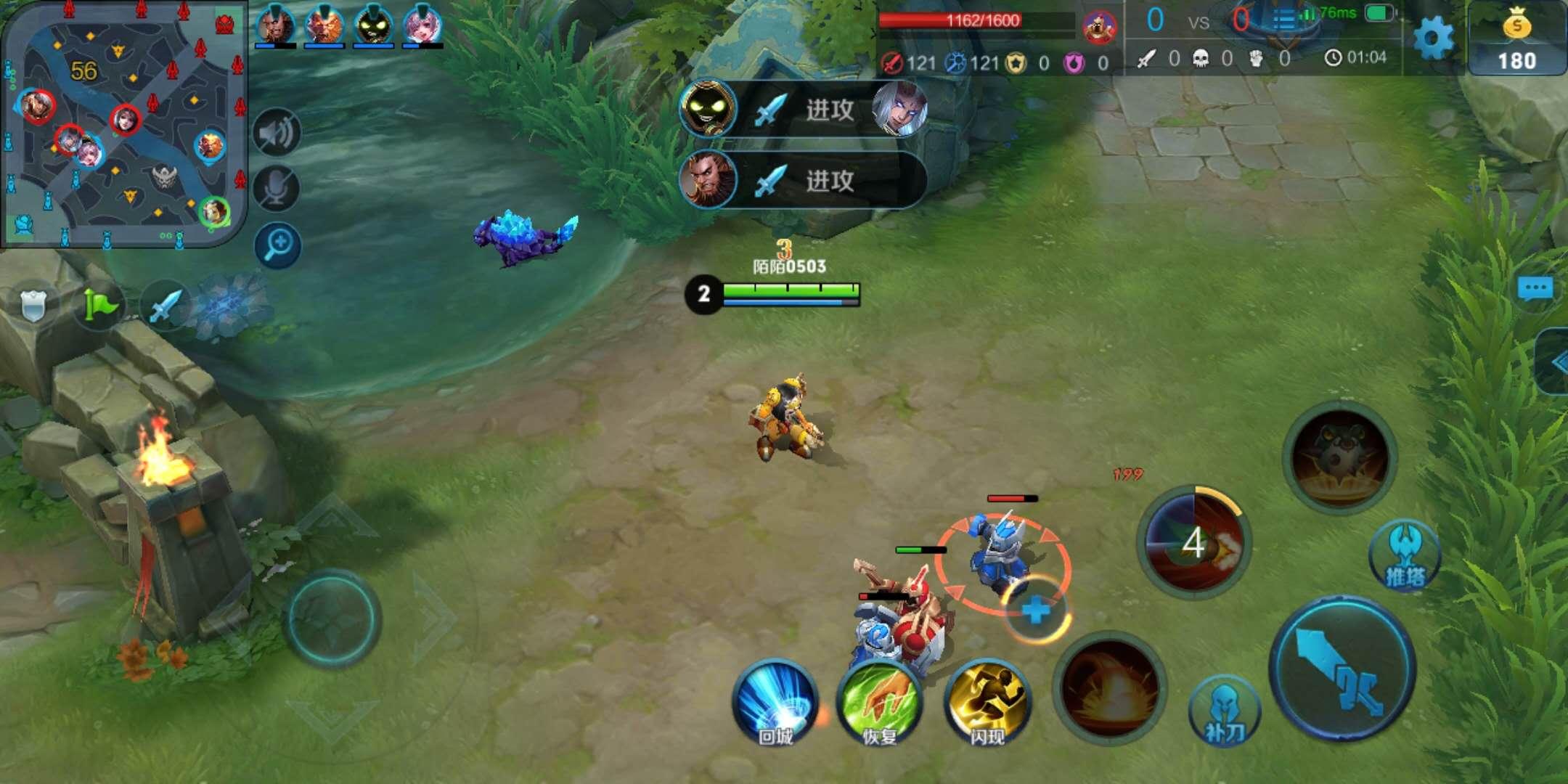
Task: Hit the main basic attack button
Action: coord(1342,669)
